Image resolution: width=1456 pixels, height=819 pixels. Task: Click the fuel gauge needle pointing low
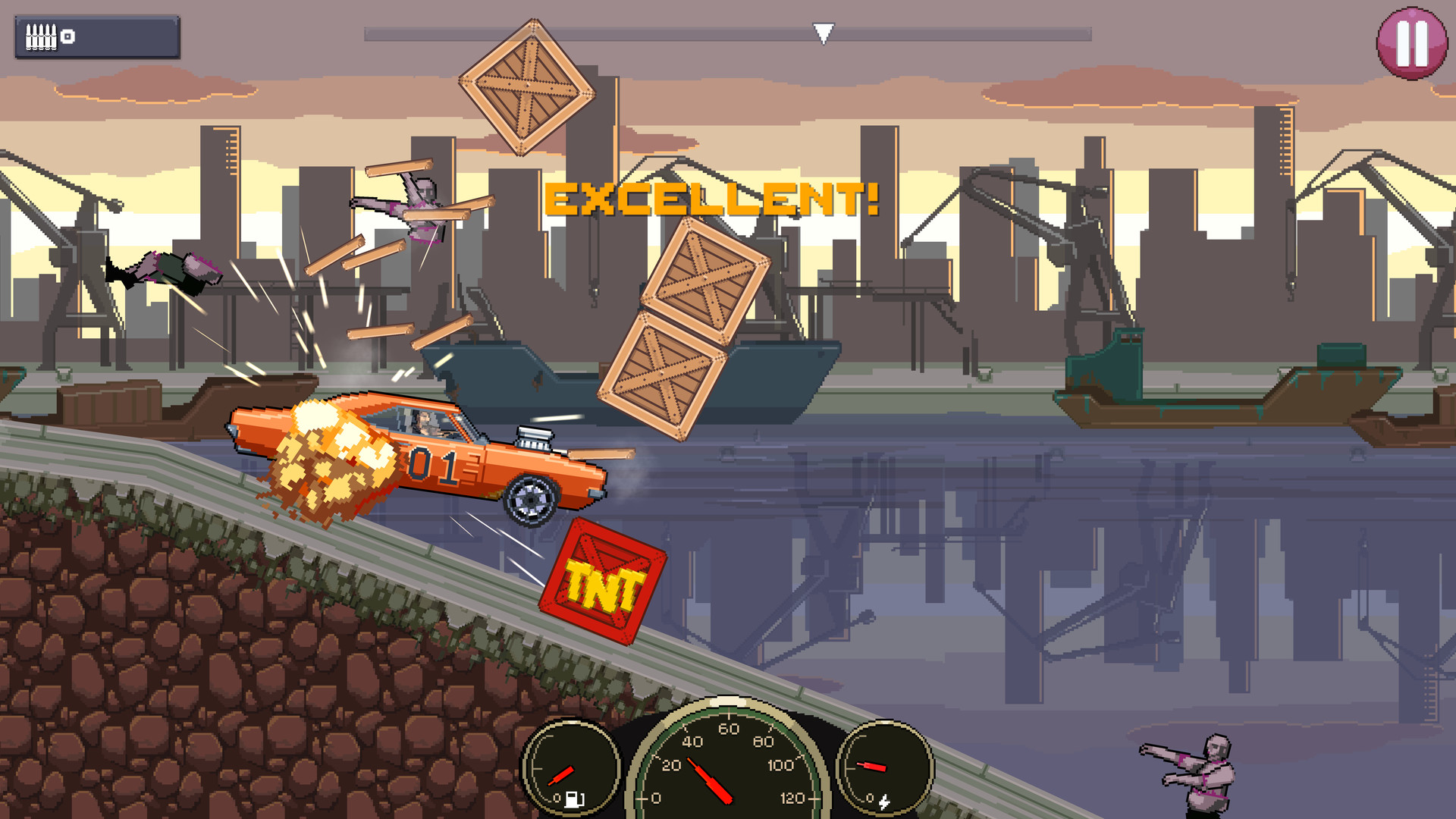pos(561,775)
